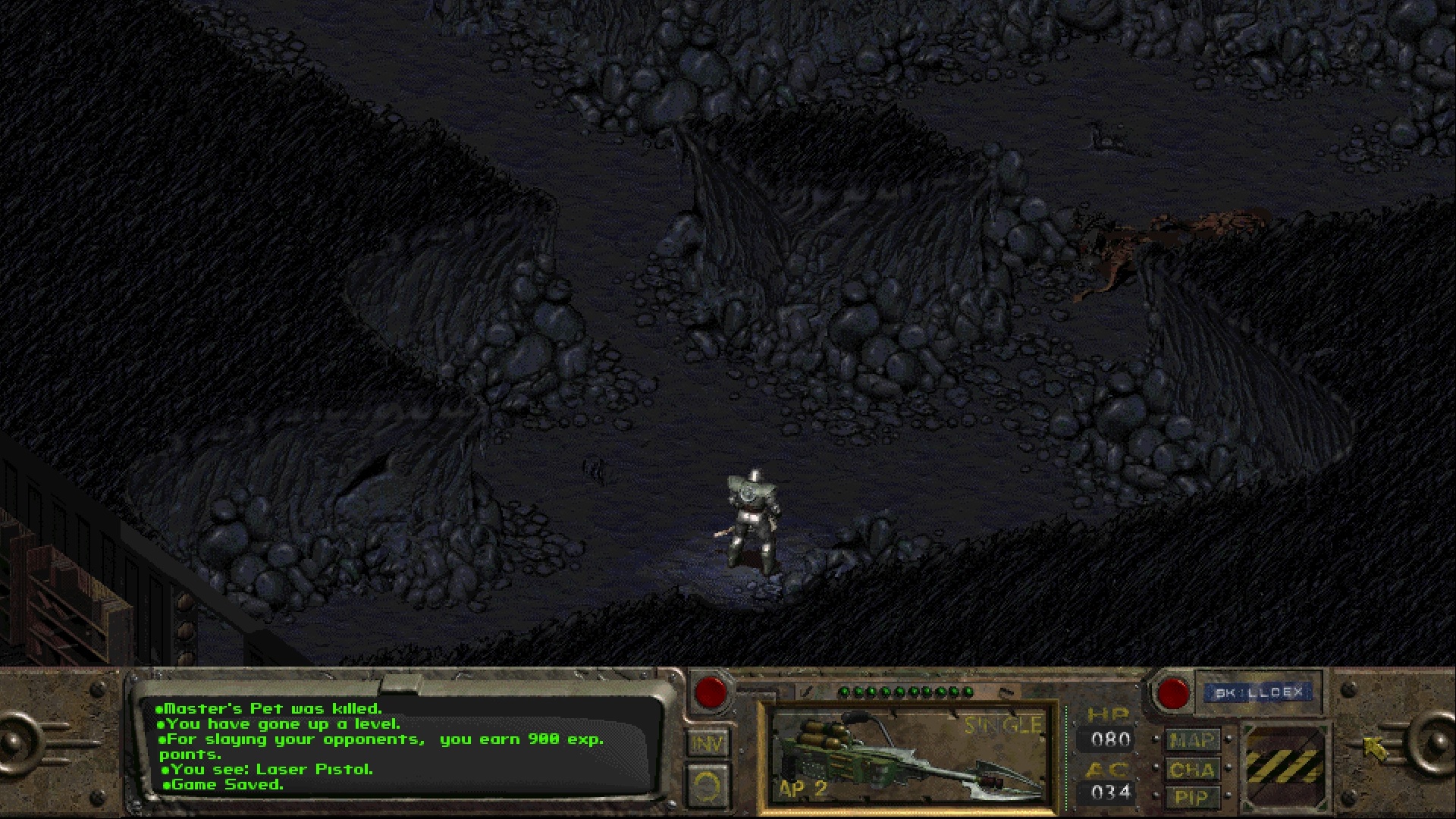
Task: Show the CHA character sheet
Action: click(x=1191, y=770)
